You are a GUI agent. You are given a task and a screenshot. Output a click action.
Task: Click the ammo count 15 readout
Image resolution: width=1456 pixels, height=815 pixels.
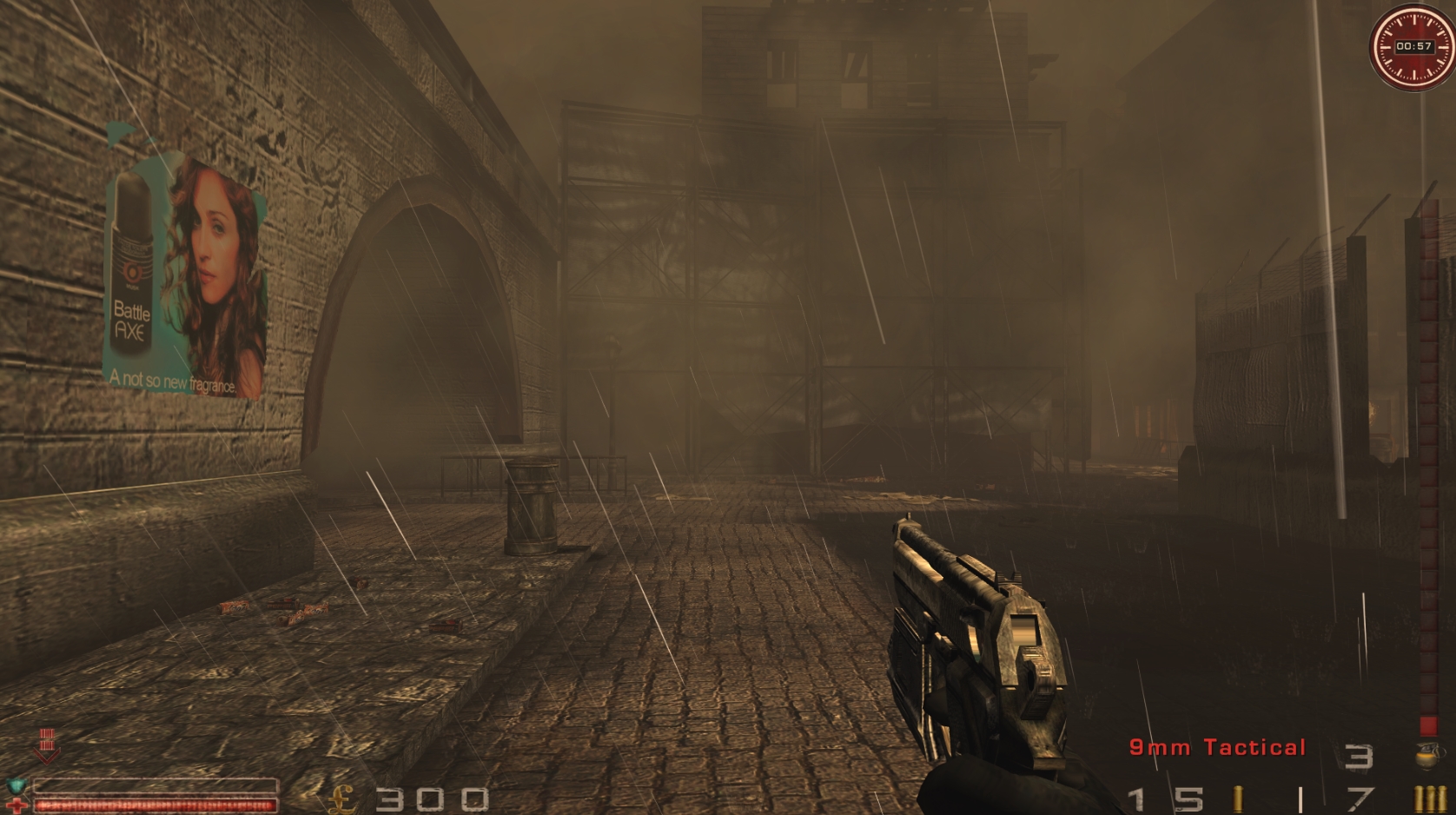coord(1163,798)
